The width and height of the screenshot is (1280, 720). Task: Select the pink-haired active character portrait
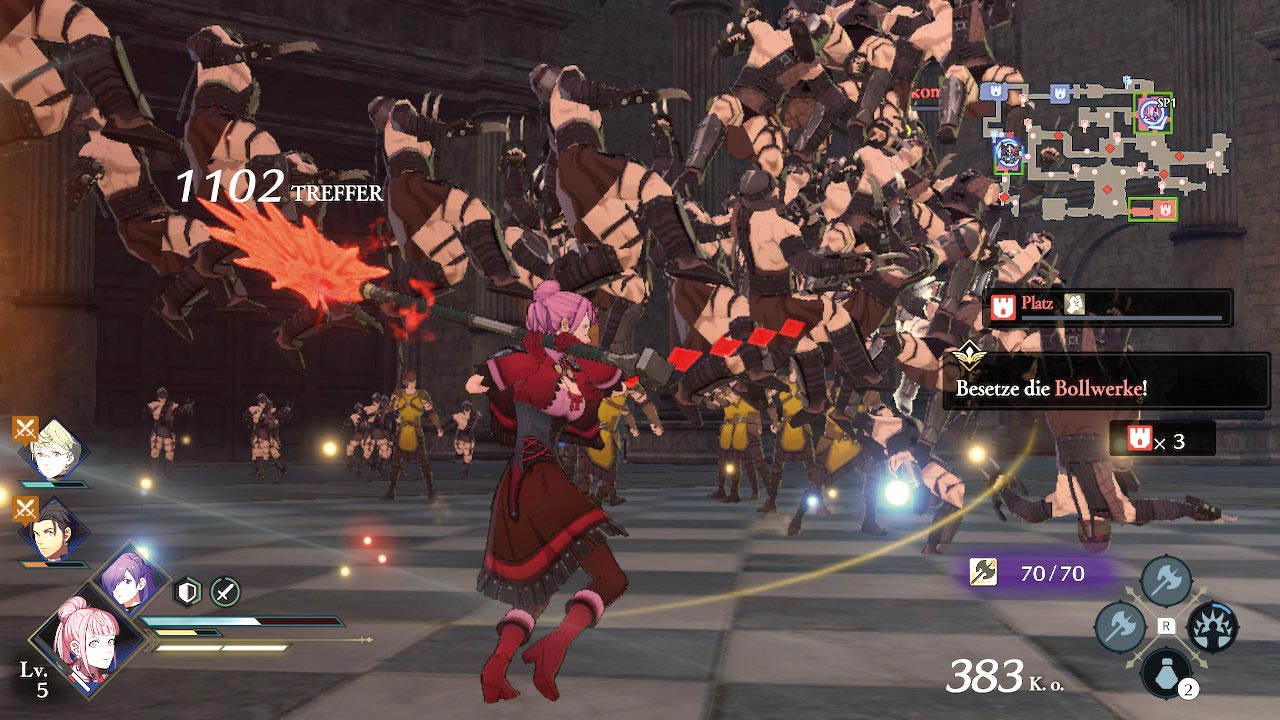click(87, 637)
